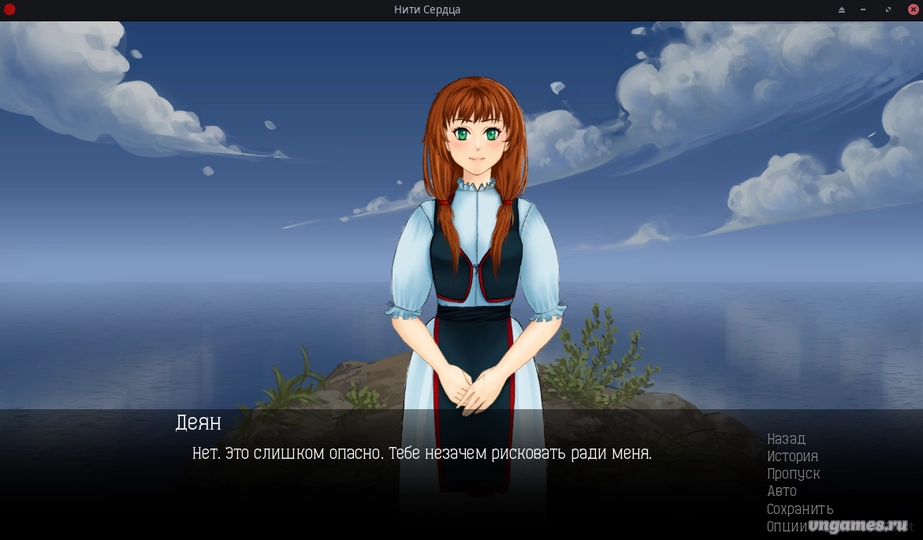
Task: Go back with the Назад button
Action: [x=786, y=439]
